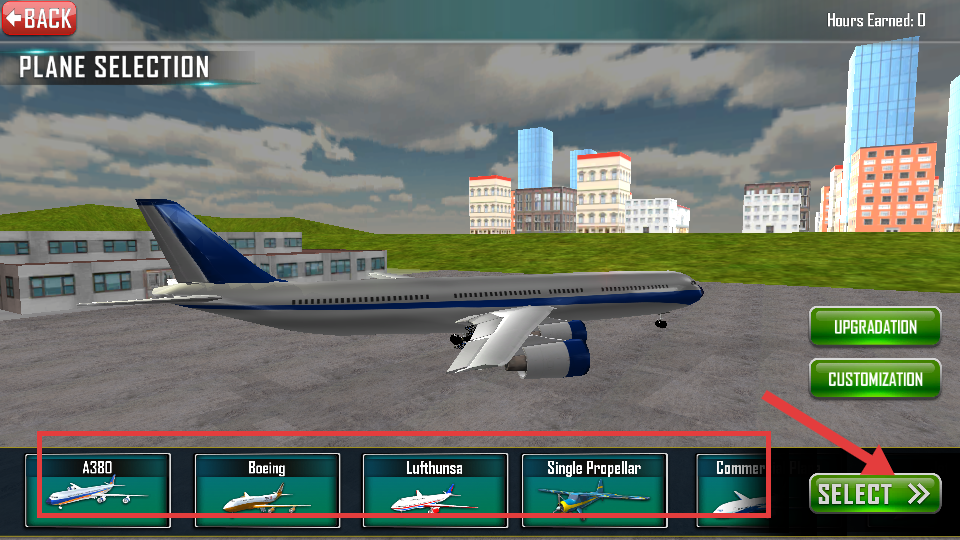Select the Lufthunsa plane tile
960x540 pixels.
tap(434, 490)
